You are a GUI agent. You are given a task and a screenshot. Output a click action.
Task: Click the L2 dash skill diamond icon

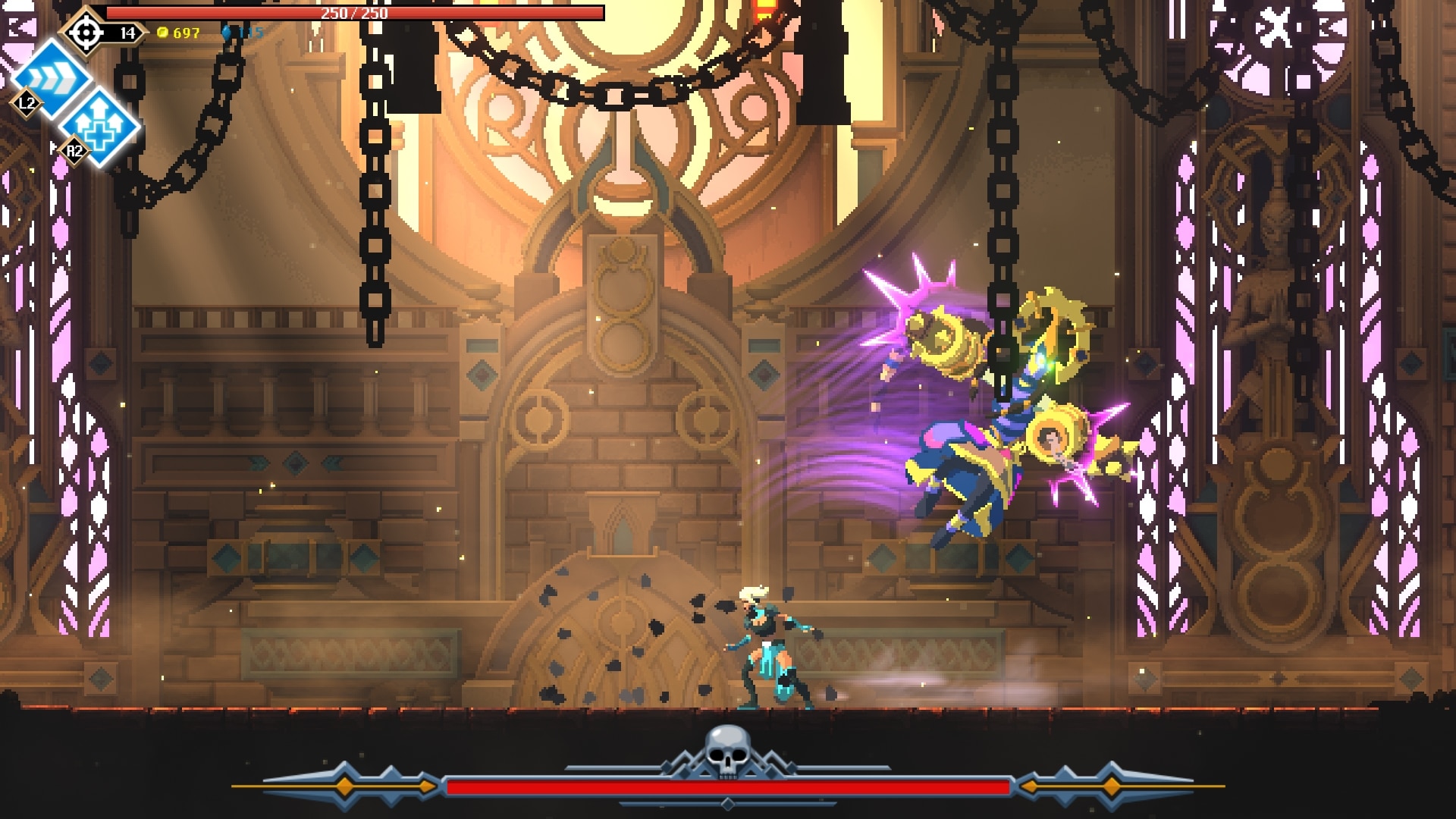[51, 77]
